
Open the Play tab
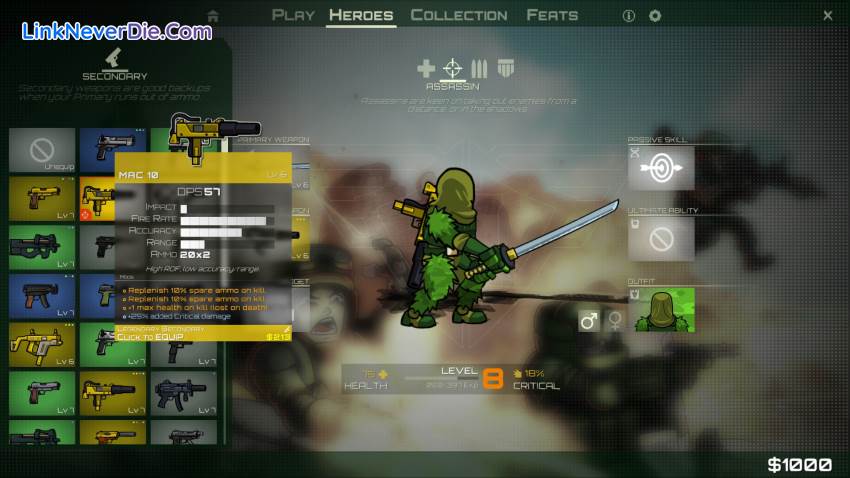[293, 15]
